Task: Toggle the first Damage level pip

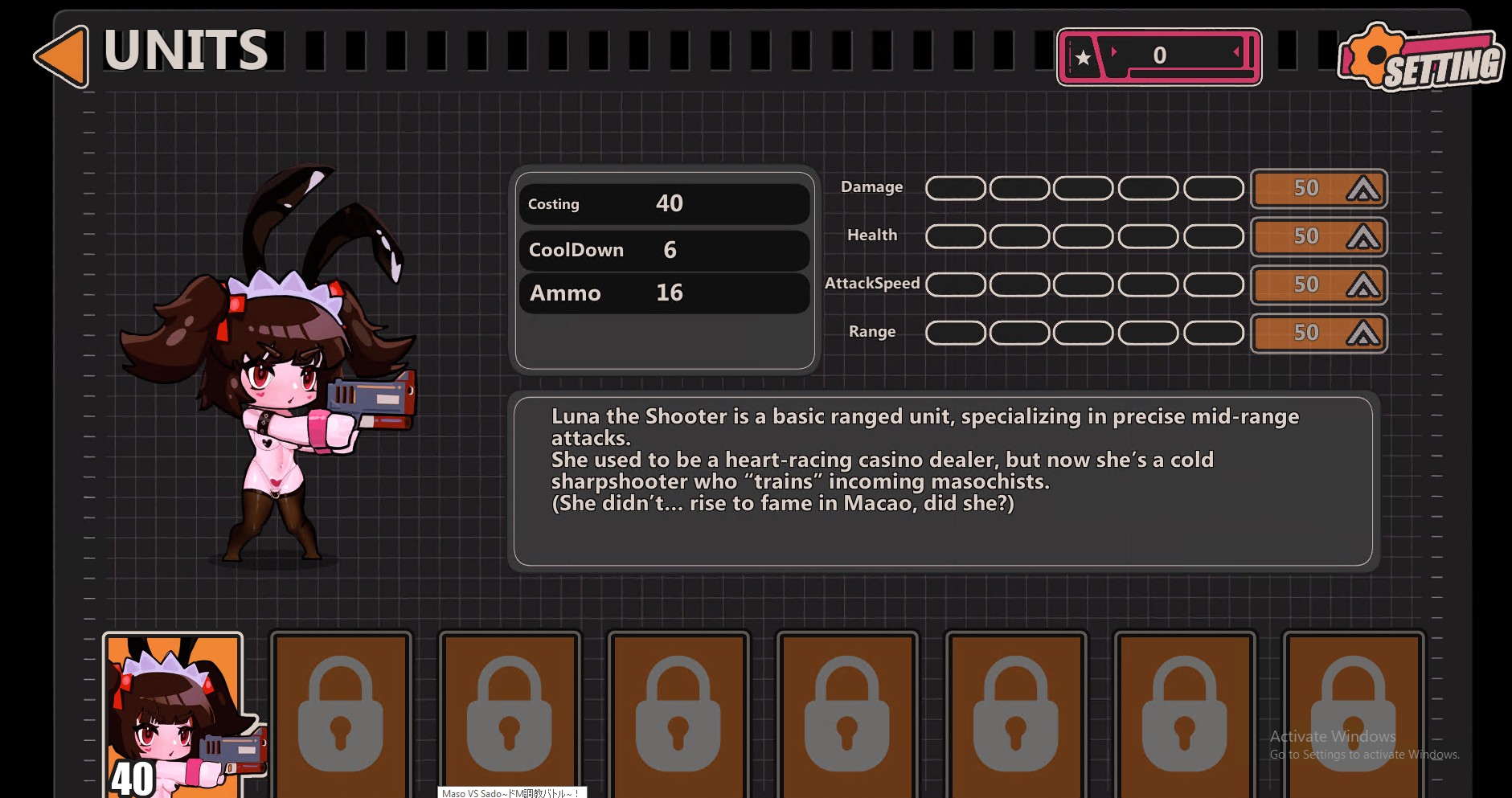Action: coord(954,187)
